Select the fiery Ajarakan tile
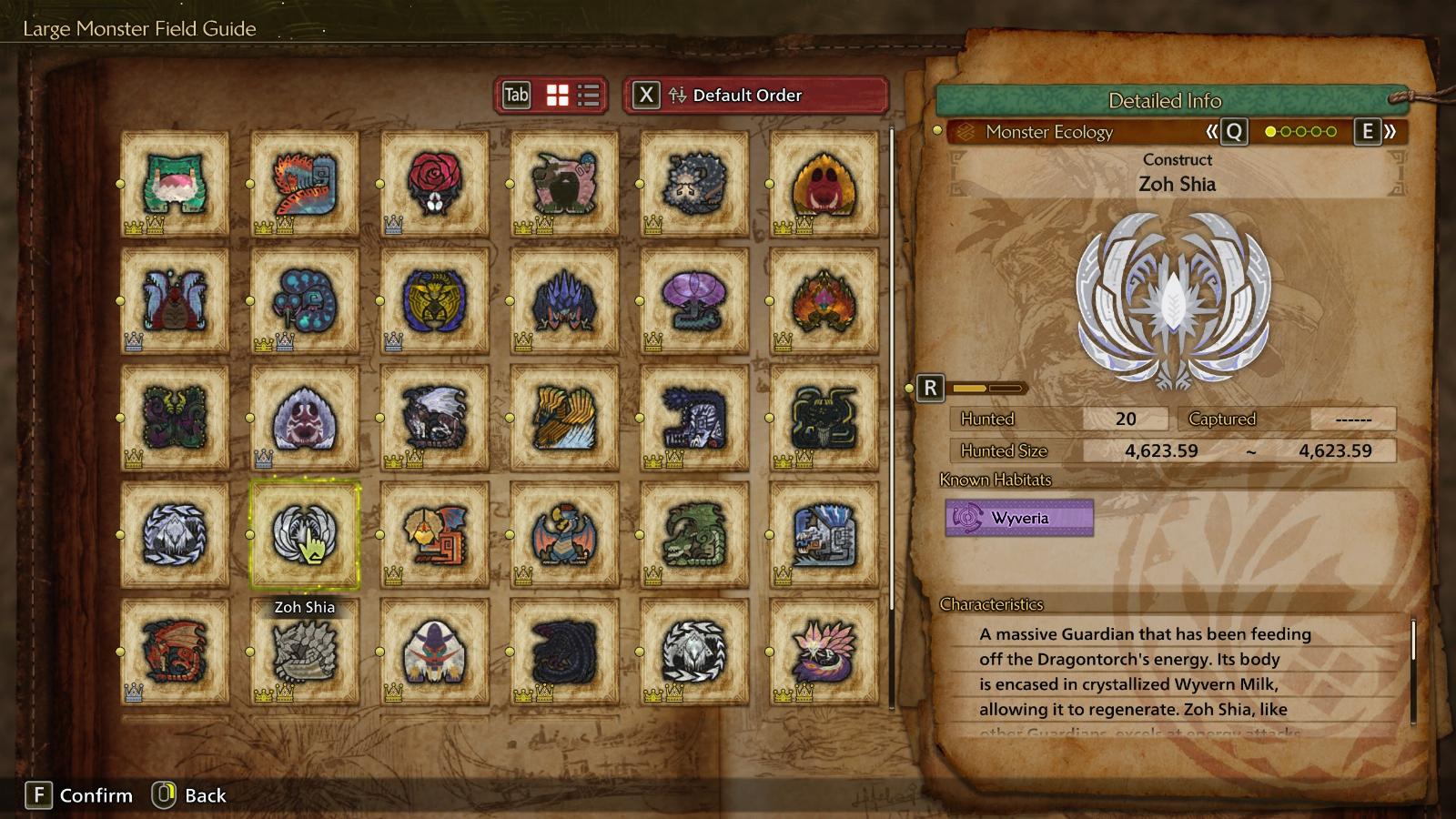The image size is (1456, 819). [x=824, y=300]
